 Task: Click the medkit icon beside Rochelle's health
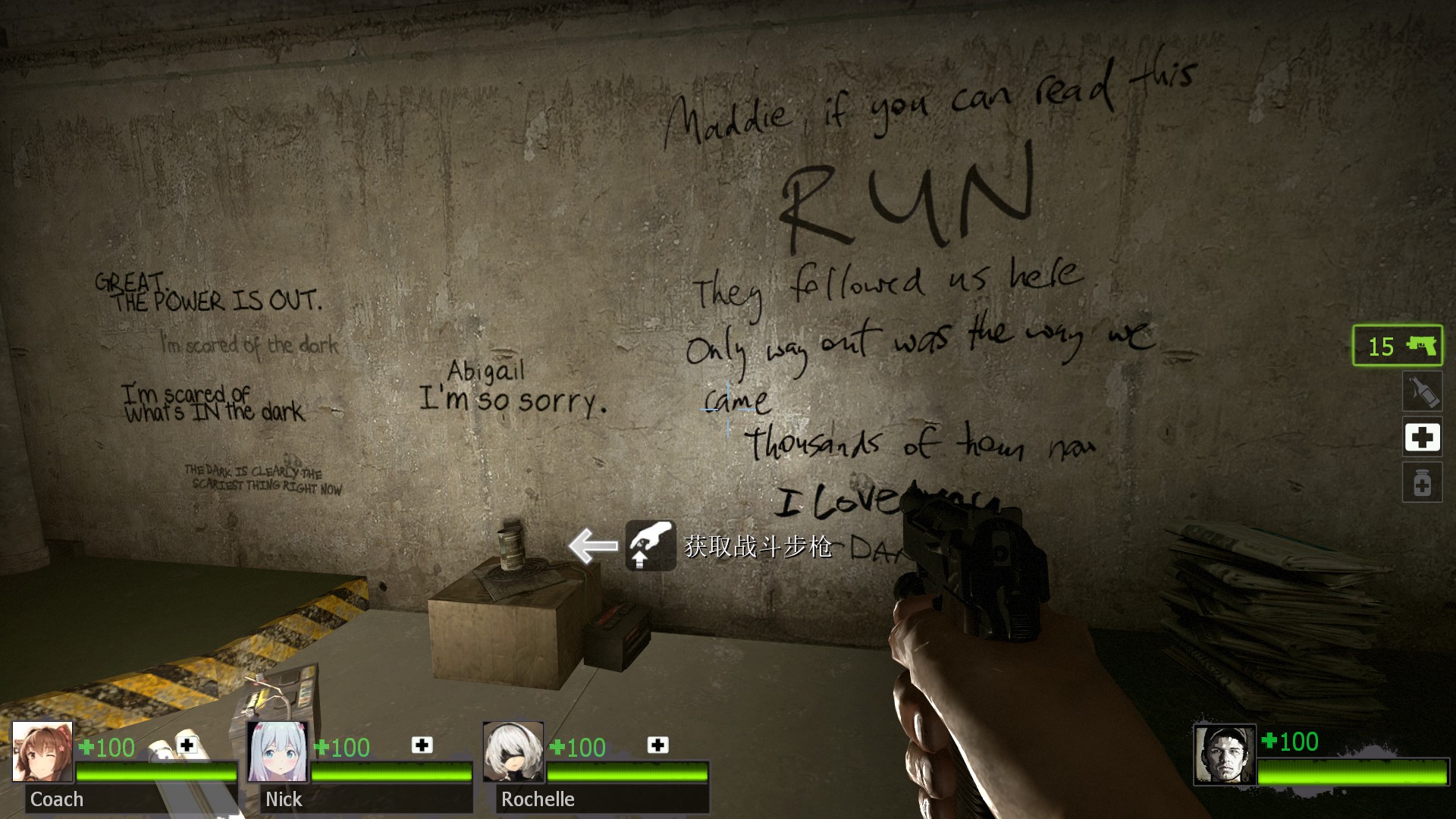pos(657,745)
